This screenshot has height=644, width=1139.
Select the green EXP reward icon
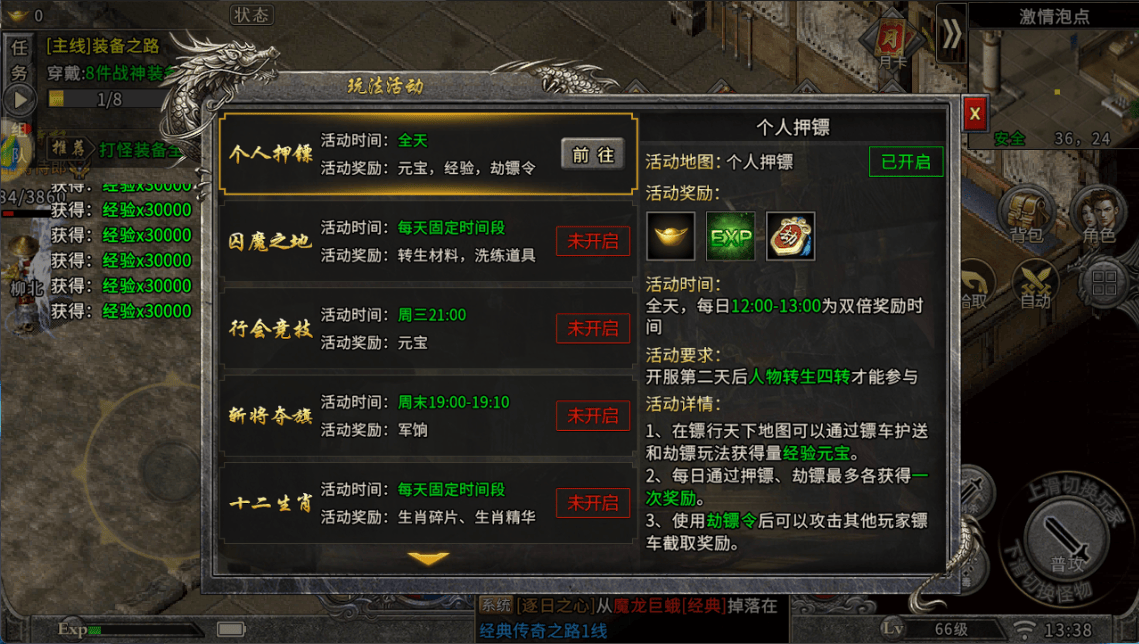click(x=730, y=236)
